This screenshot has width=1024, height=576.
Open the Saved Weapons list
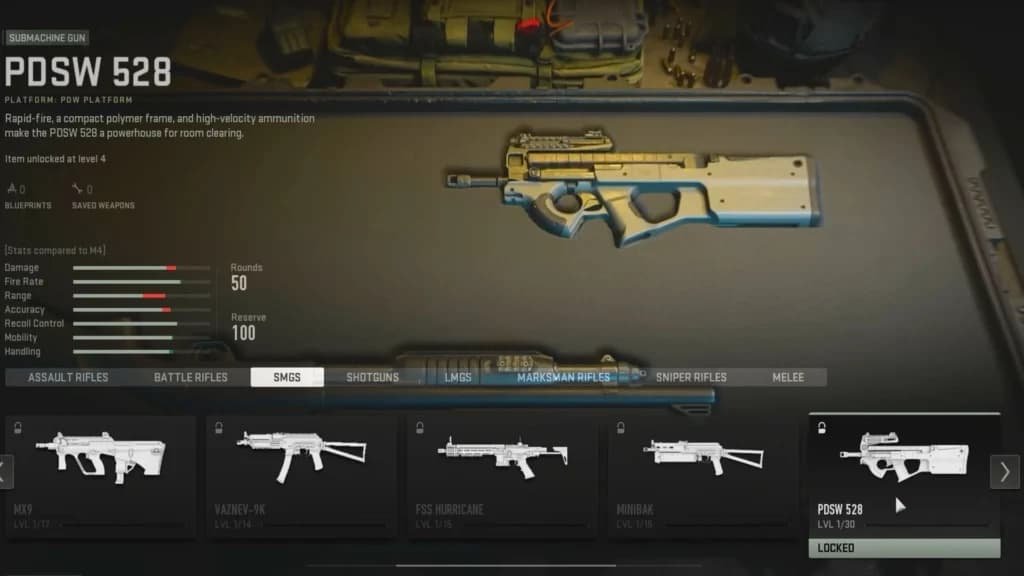pos(103,195)
